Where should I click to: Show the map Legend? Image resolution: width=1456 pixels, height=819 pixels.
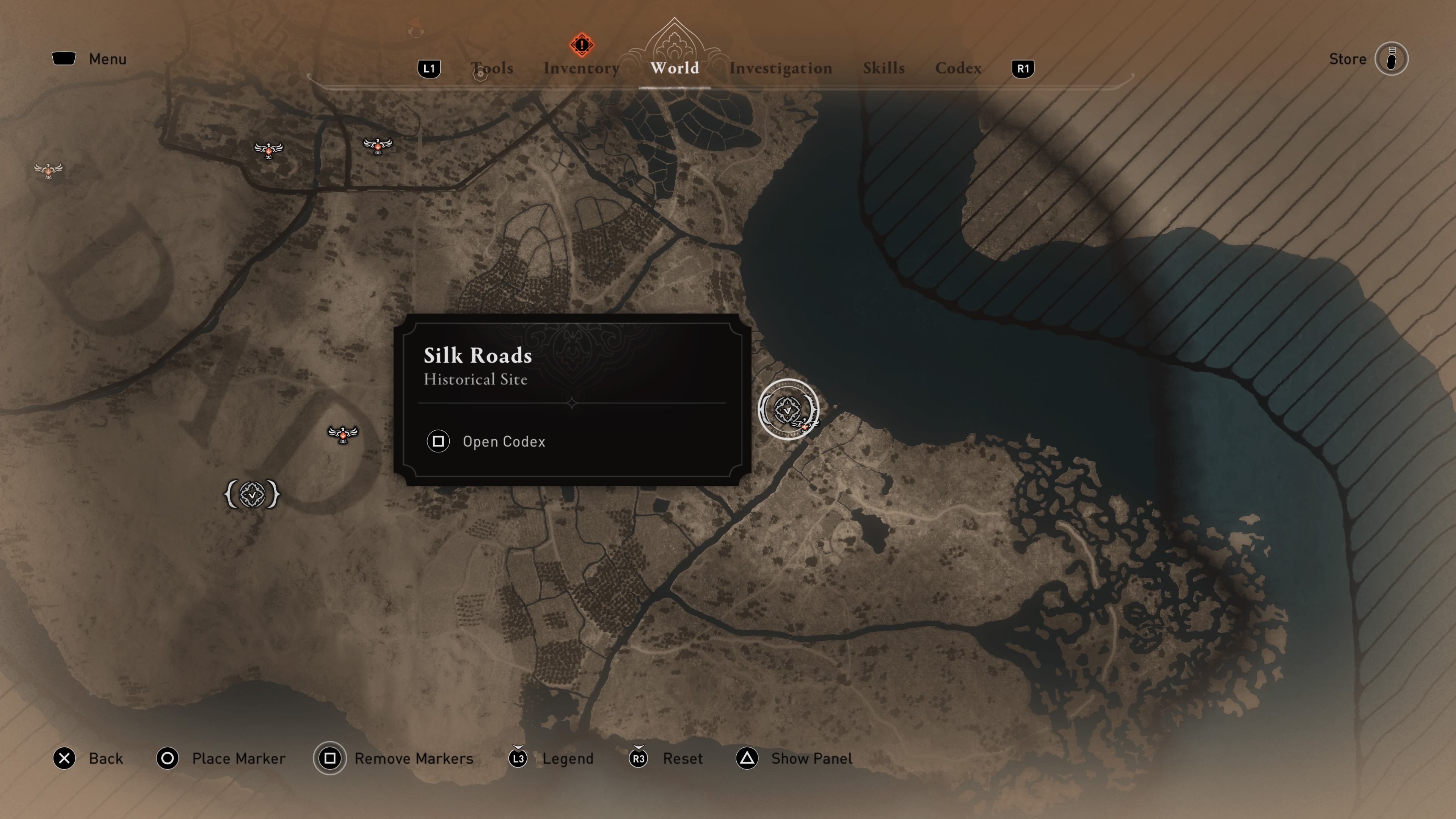tap(567, 758)
